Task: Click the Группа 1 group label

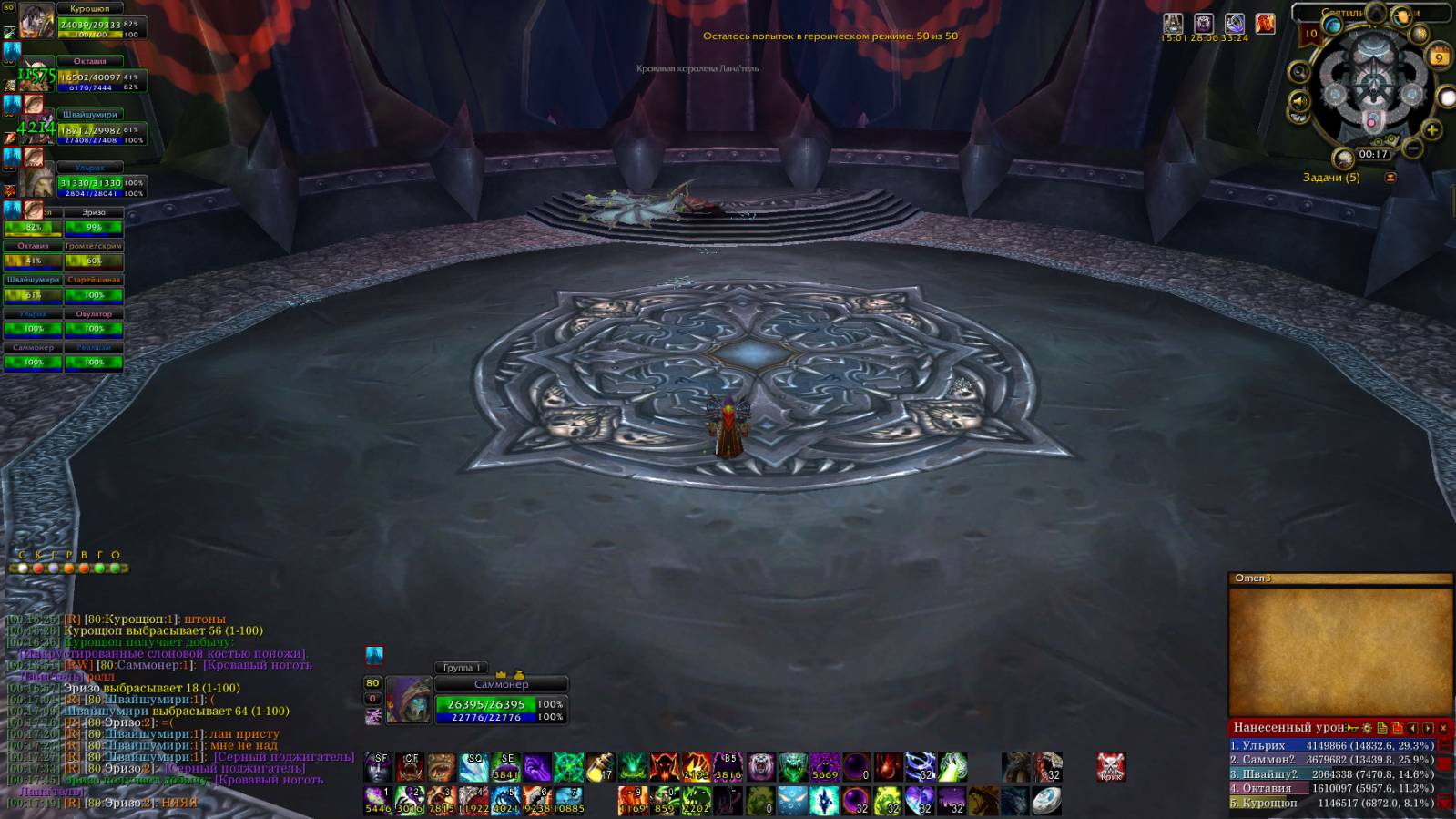Action: (x=462, y=668)
